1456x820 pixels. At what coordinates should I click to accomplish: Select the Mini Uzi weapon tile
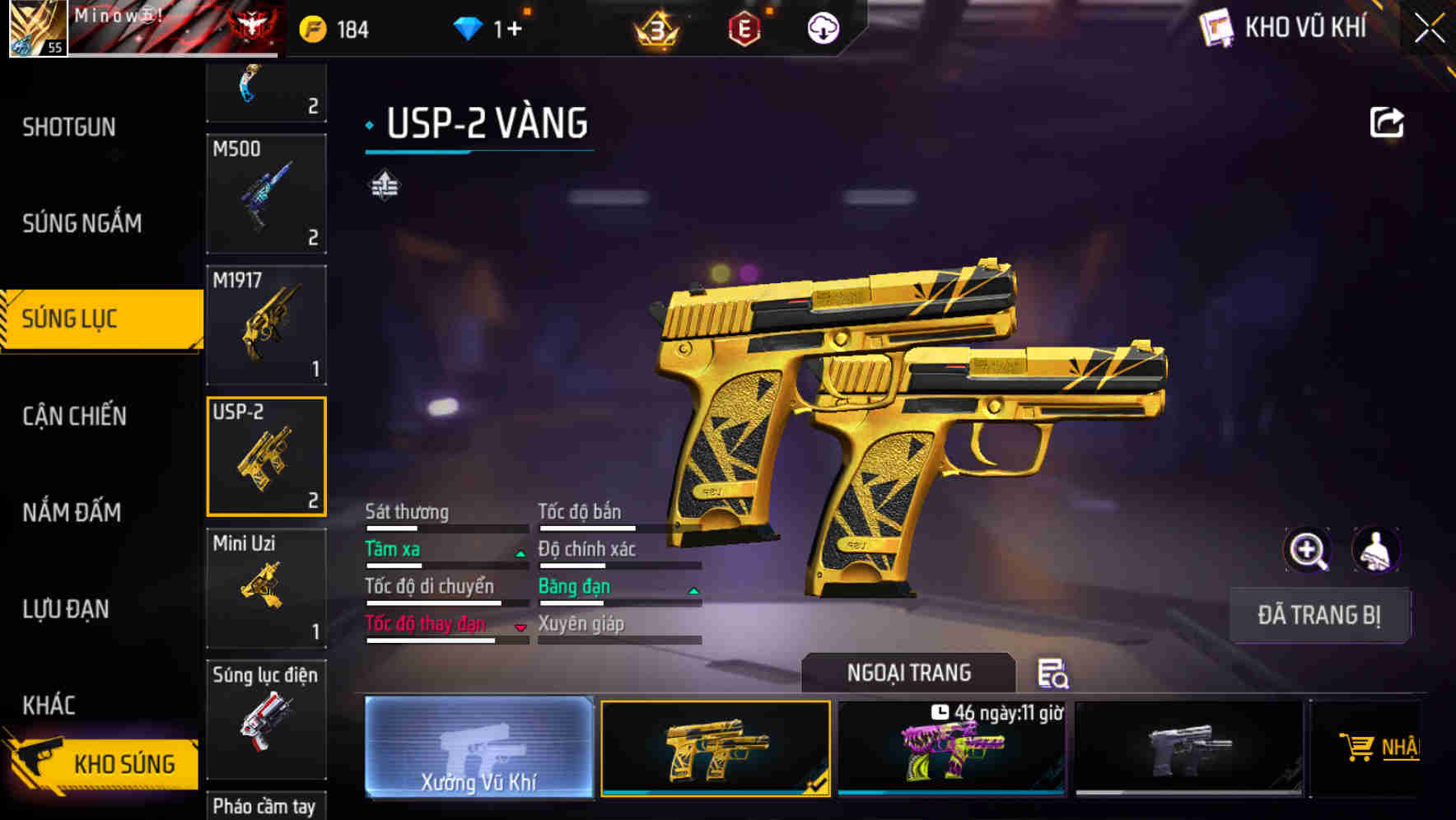pos(266,588)
